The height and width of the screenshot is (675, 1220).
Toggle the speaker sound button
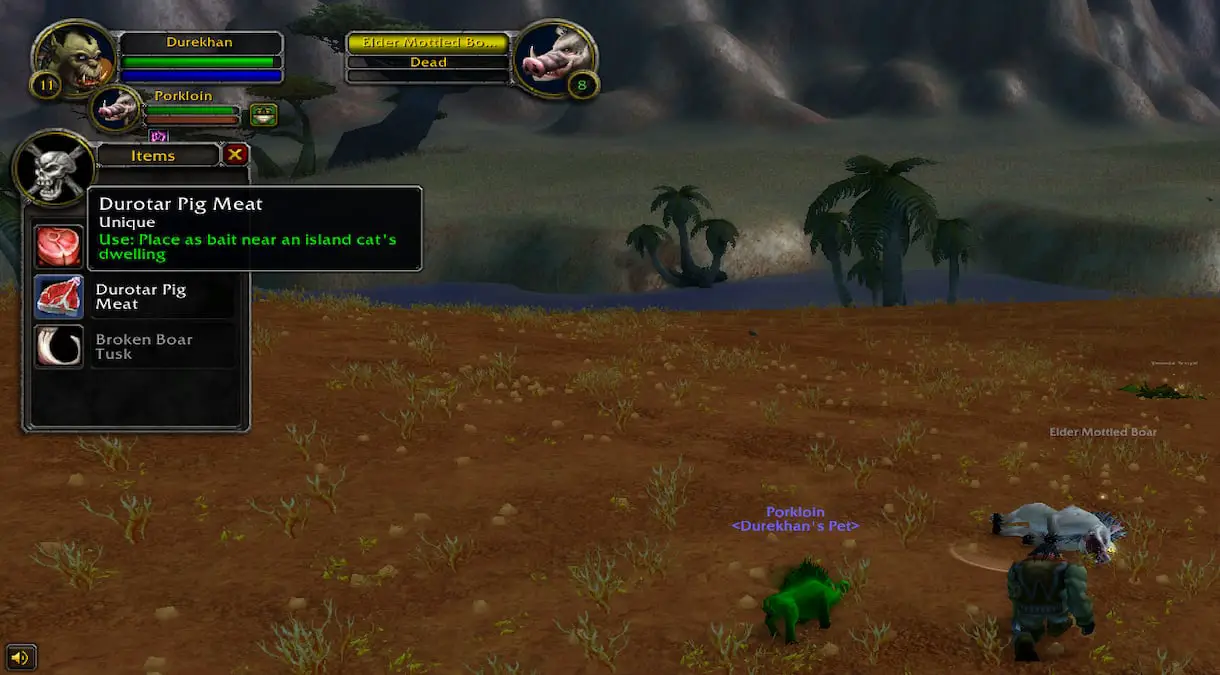21,657
